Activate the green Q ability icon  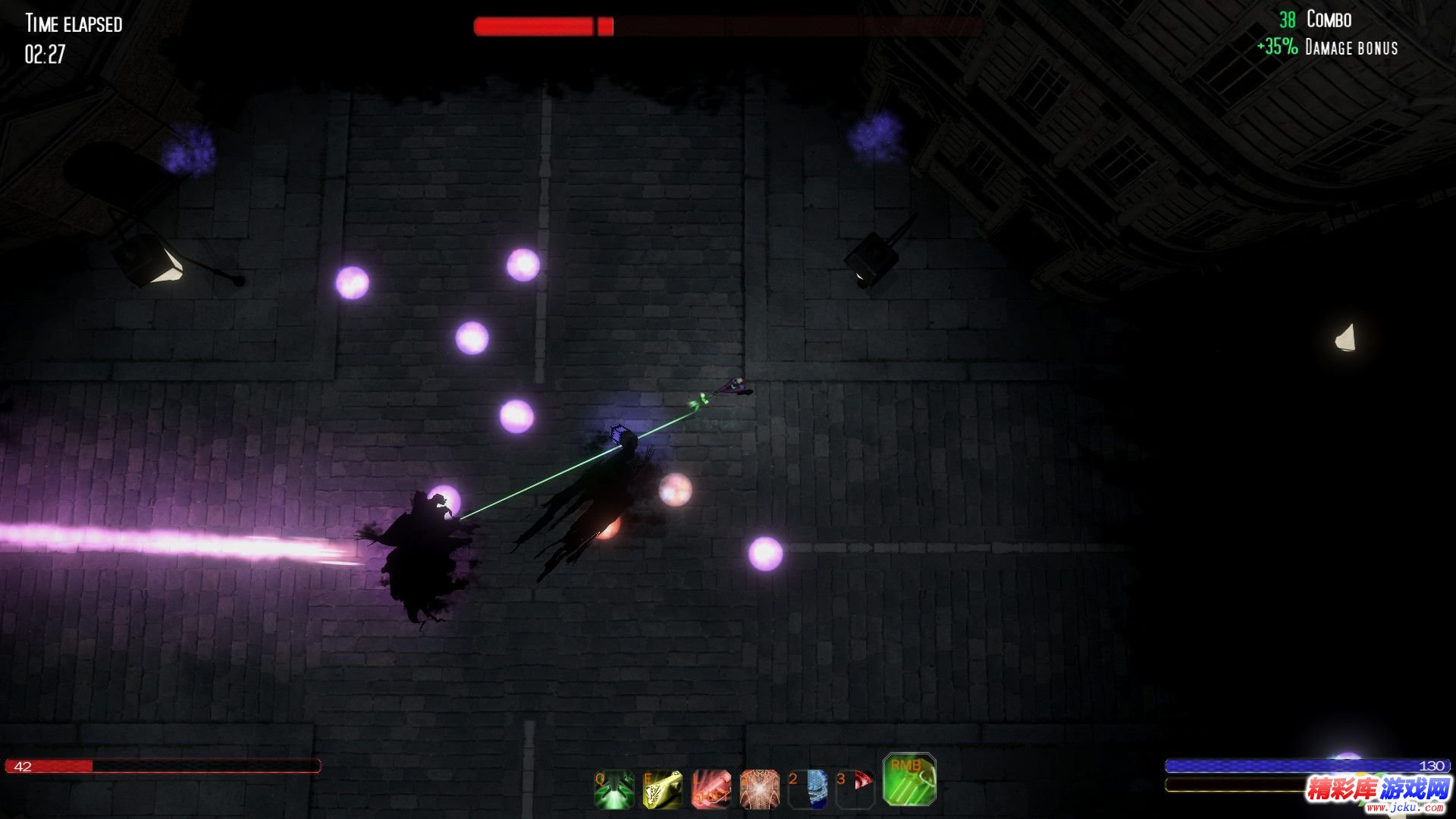pos(614,789)
